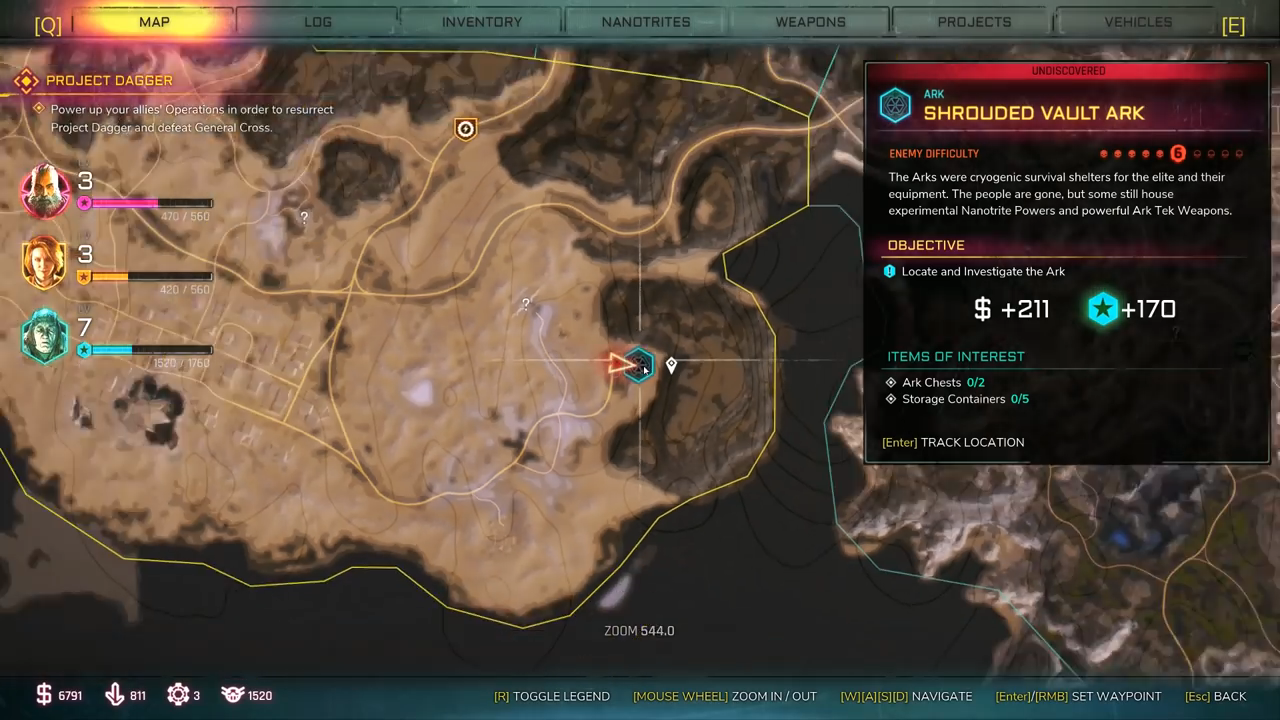This screenshot has width=1280, height=720.
Task: Click the white waypoint pin beside the Ark
Action: (671, 366)
